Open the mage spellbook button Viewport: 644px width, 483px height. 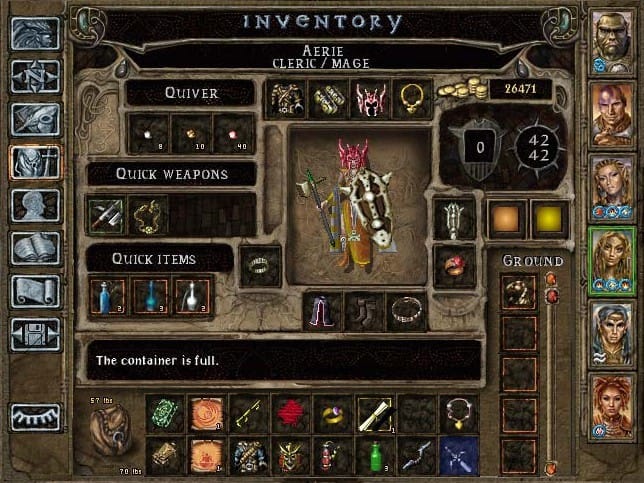35,248
